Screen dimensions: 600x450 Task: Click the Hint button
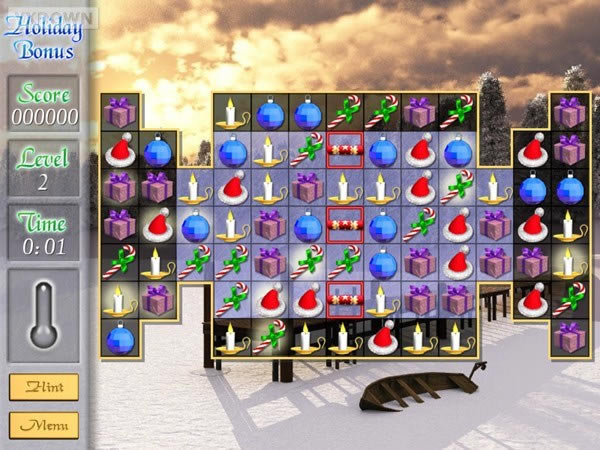point(44,387)
